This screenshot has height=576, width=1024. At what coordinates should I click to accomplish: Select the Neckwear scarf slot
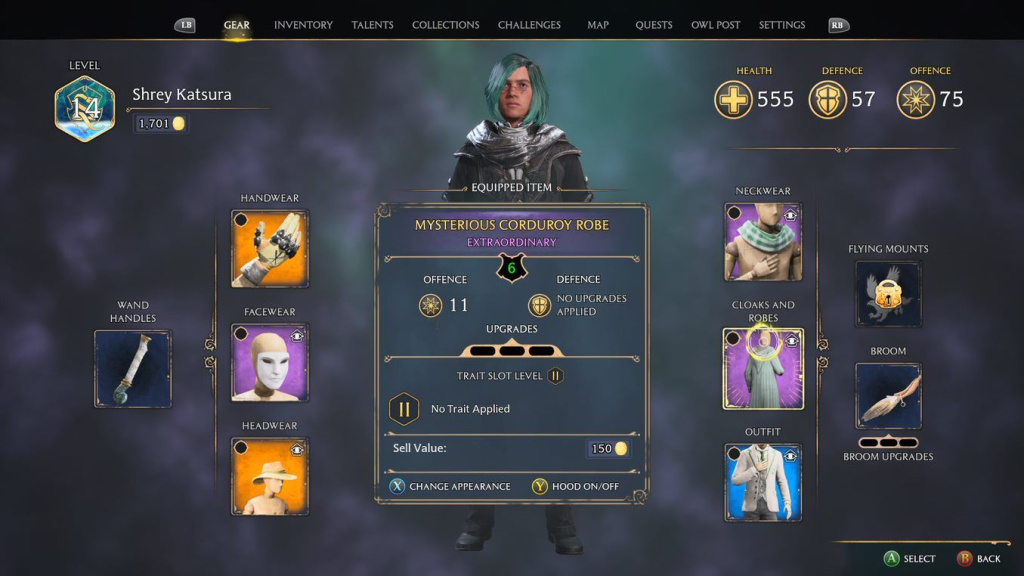click(x=763, y=242)
